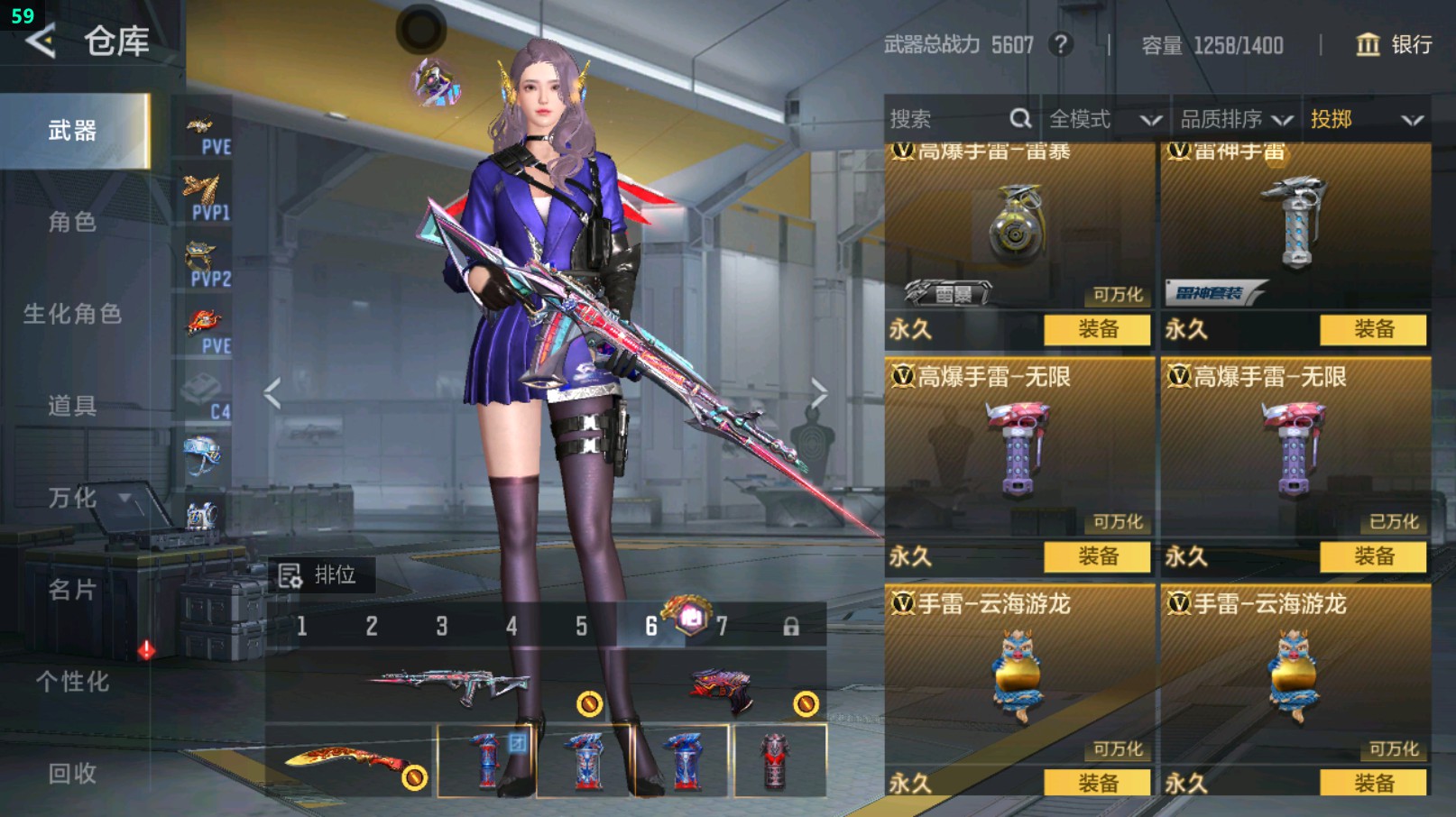The height and width of the screenshot is (817, 1456).
Task: Open the 生化角色 category
Action: click(72, 314)
